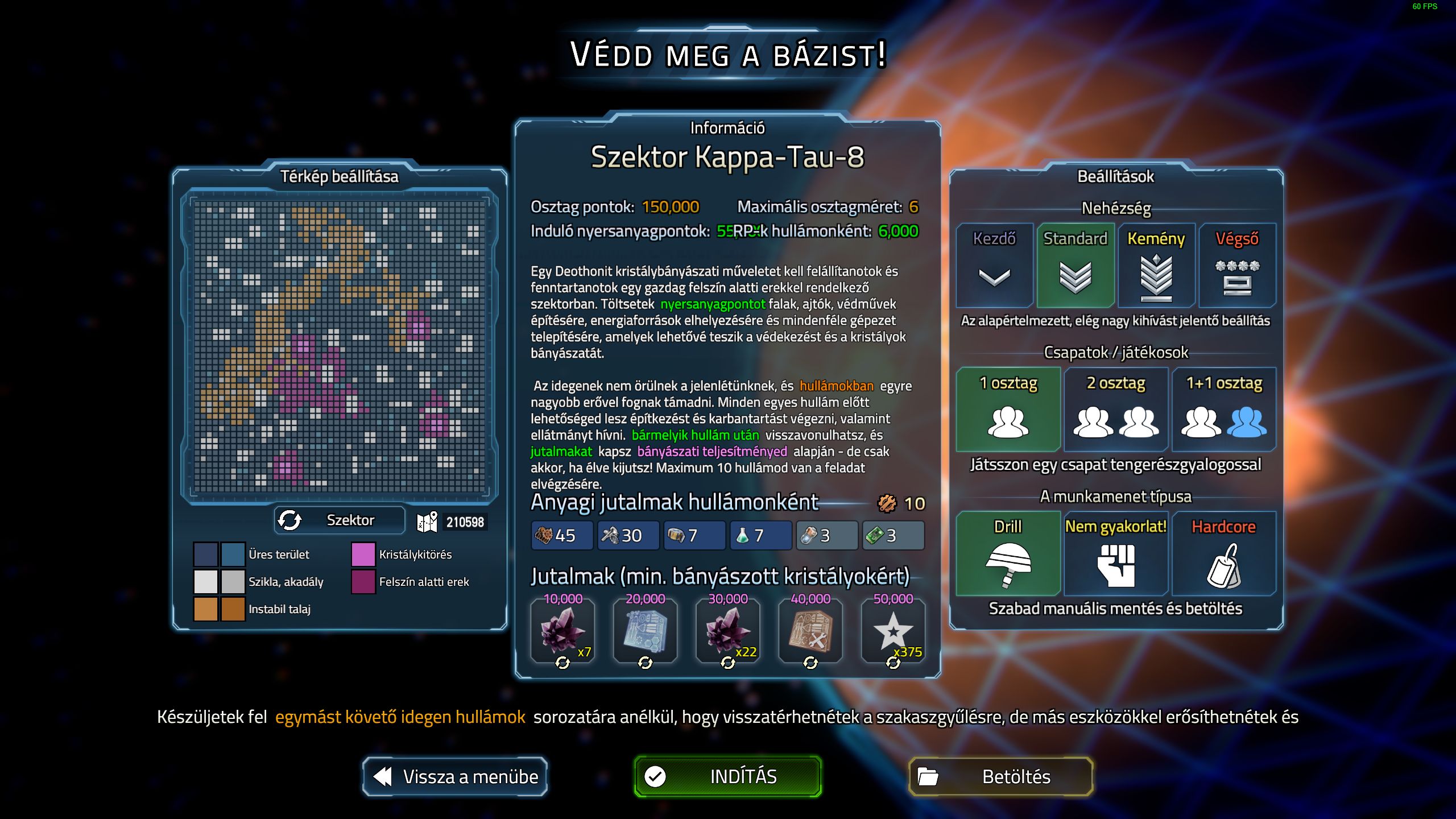Choose the Nem gyakorlat! session type
The width and height of the screenshot is (1456, 819).
tap(1116, 553)
